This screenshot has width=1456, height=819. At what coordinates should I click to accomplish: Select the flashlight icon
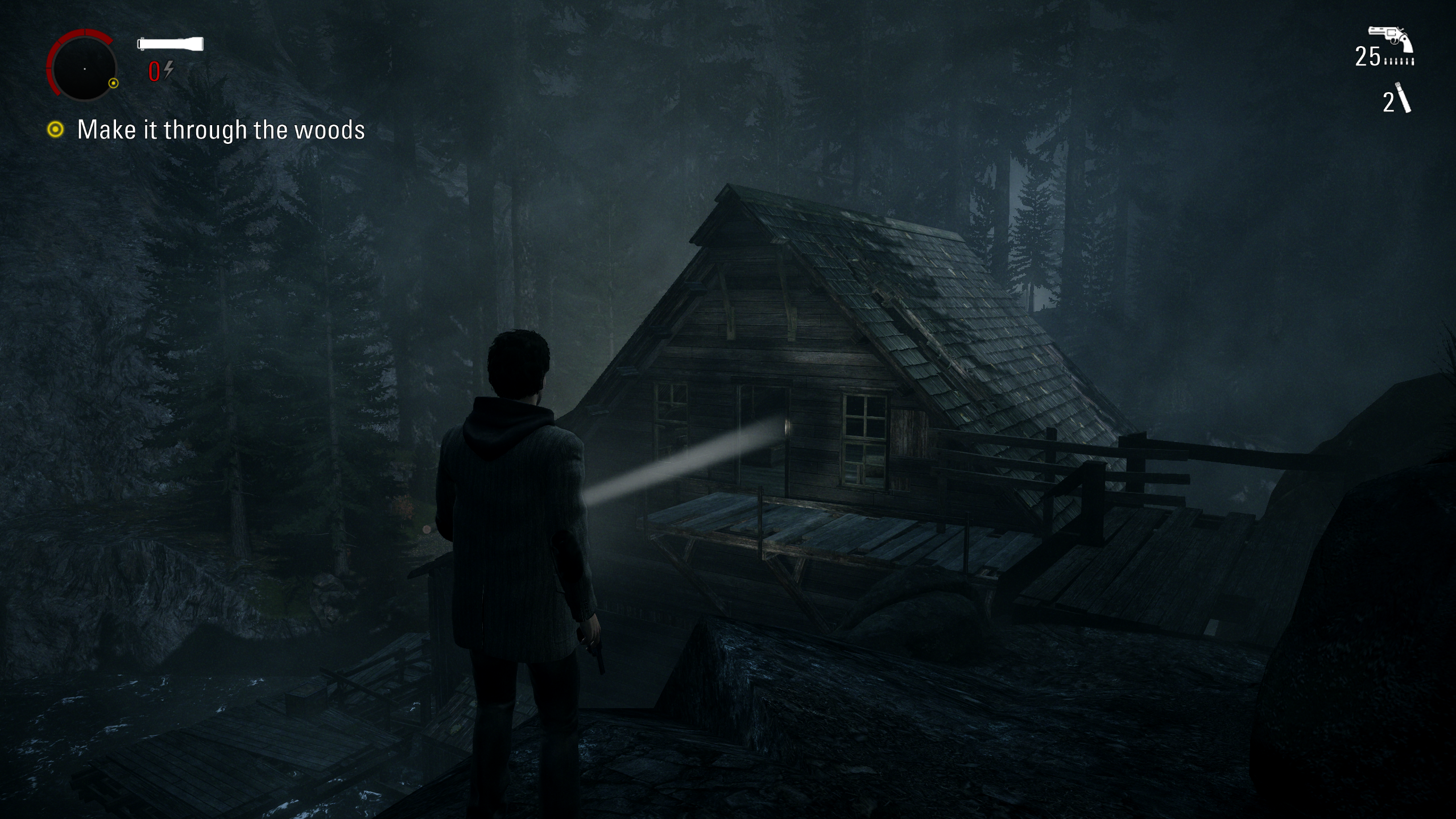[x=170, y=44]
